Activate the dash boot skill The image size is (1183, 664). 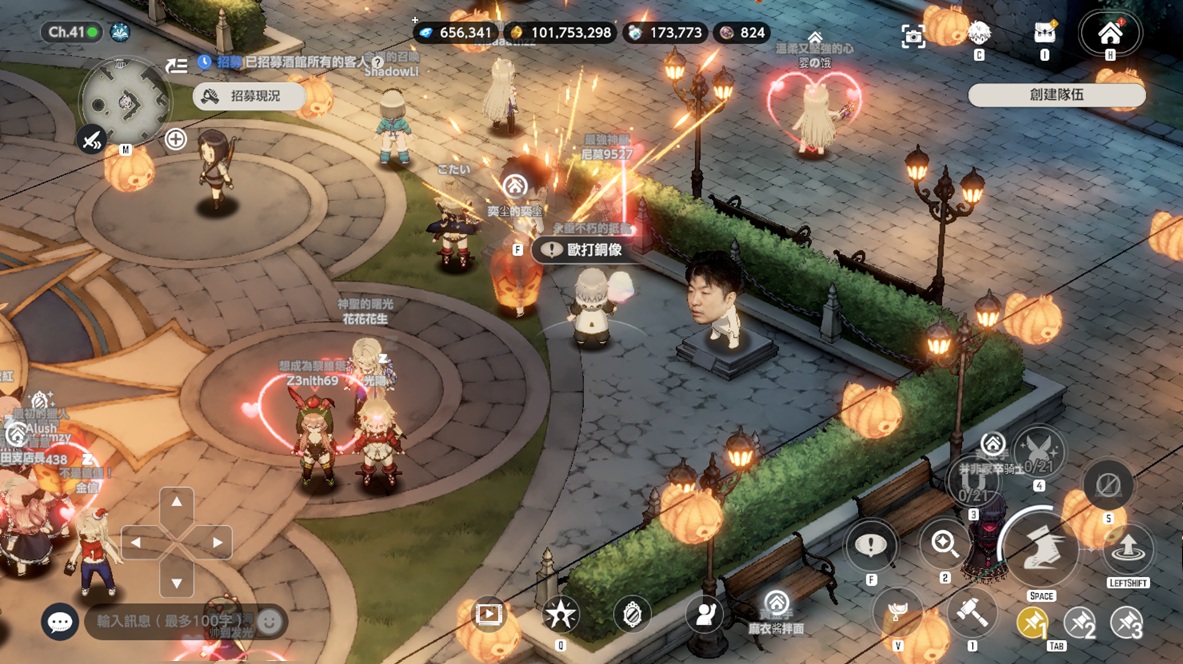tap(1040, 548)
